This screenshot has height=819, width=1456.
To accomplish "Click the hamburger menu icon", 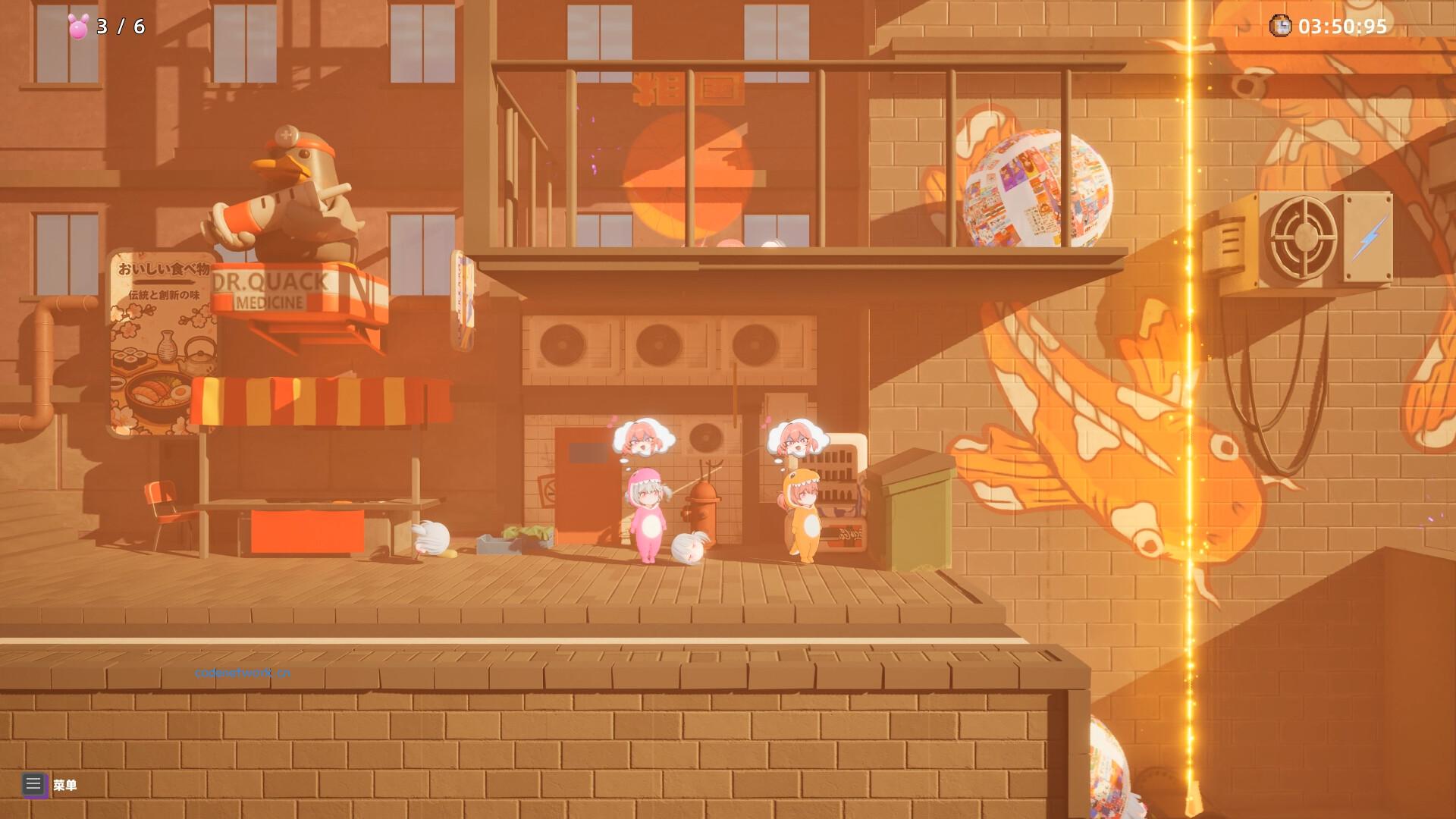I will click(33, 785).
